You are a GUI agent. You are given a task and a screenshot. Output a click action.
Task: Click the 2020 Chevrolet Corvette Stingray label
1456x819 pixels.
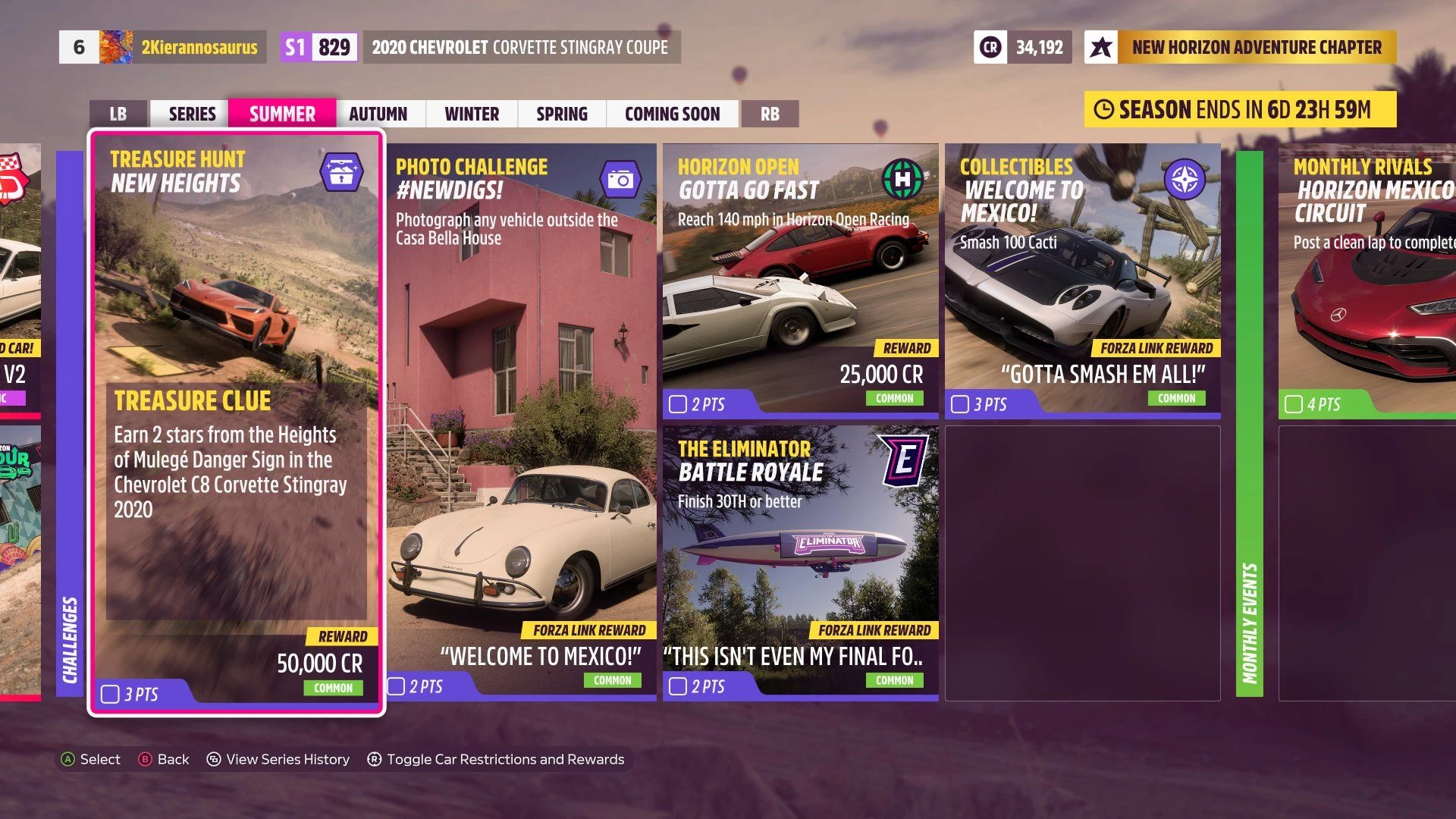tap(519, 47)
